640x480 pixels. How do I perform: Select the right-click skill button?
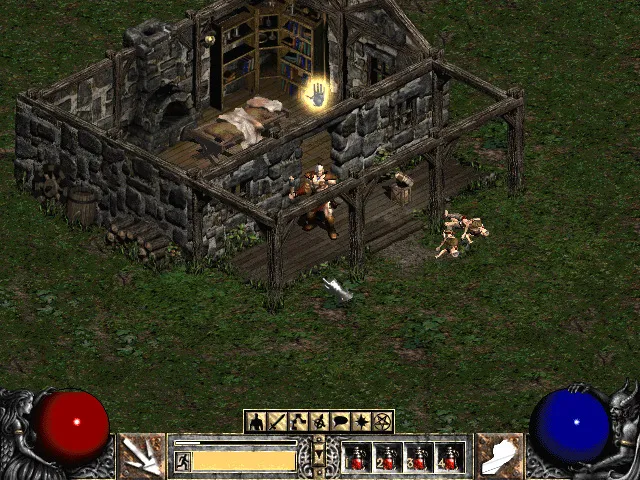point(499,456)
